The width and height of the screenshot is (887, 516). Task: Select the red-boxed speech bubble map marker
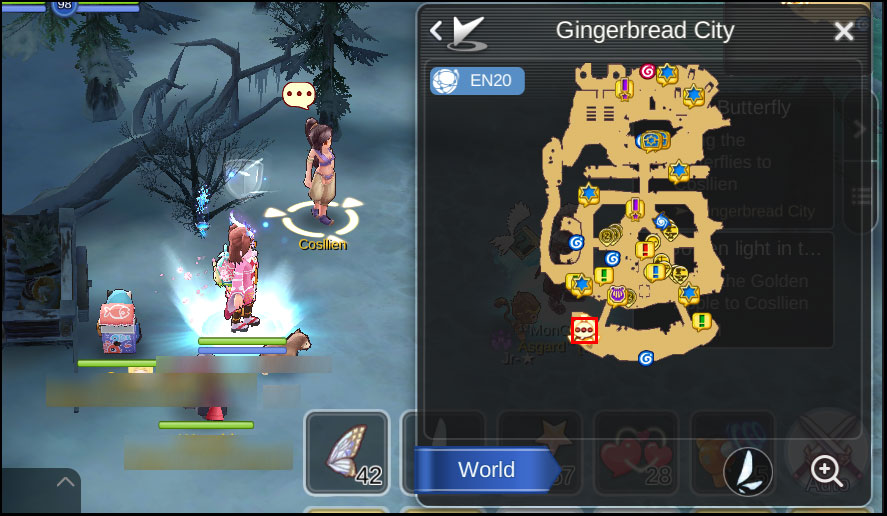click(x=584, y=330)
